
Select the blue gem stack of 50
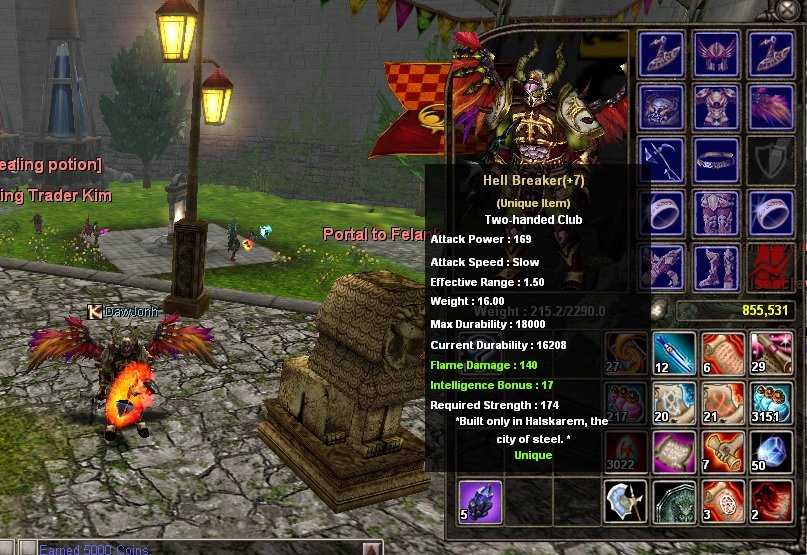coord(771,452)
